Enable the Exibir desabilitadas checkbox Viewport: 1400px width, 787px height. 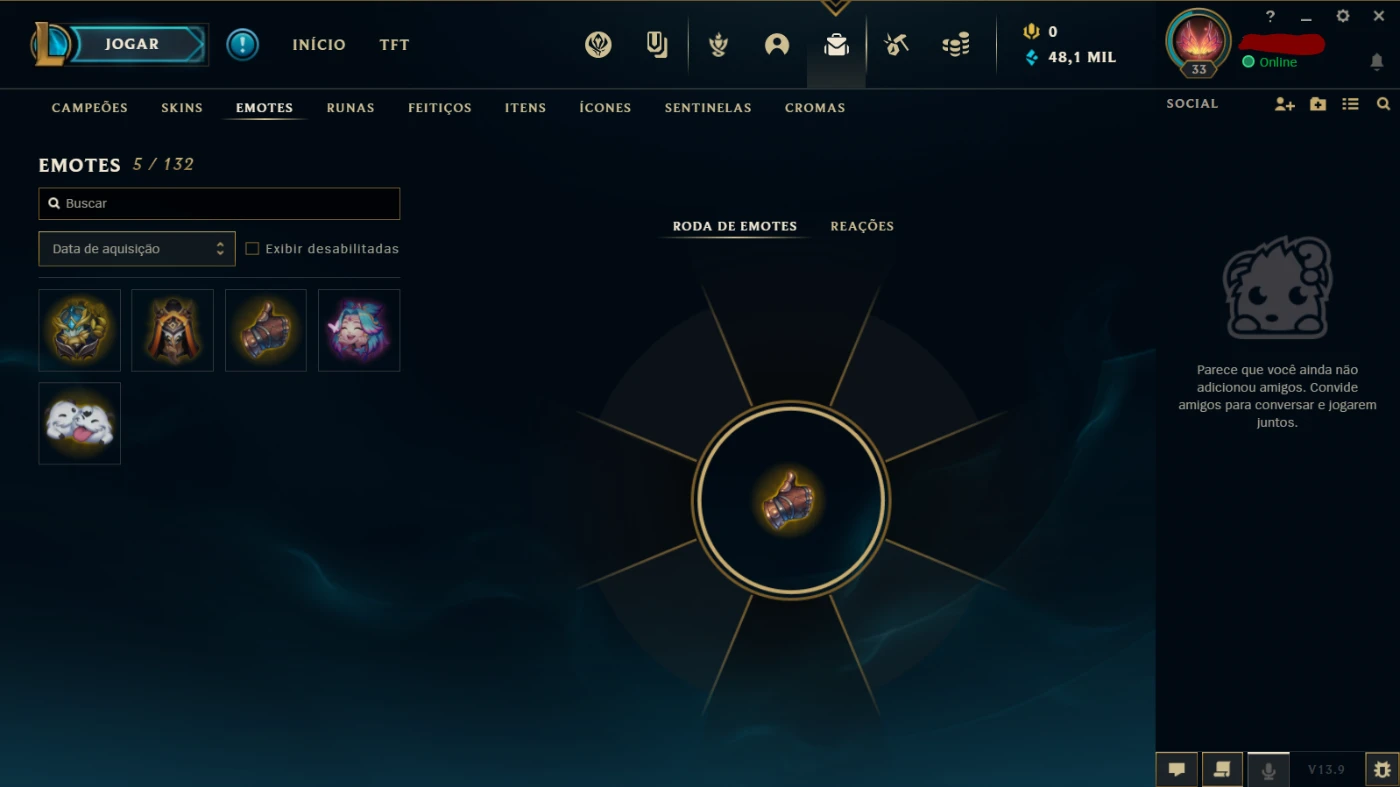pyautogui.click(x=252, y=247)
